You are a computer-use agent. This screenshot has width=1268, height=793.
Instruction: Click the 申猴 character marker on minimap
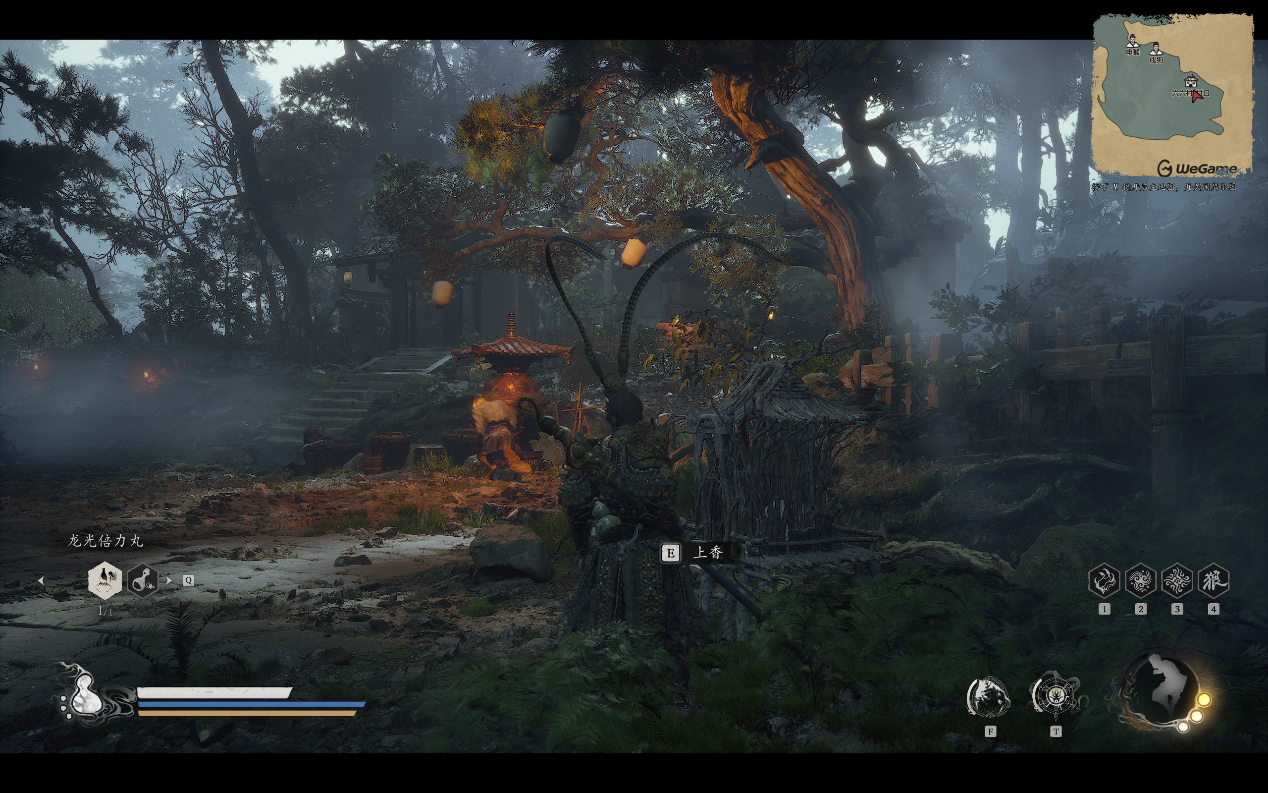pos(1132,42)
